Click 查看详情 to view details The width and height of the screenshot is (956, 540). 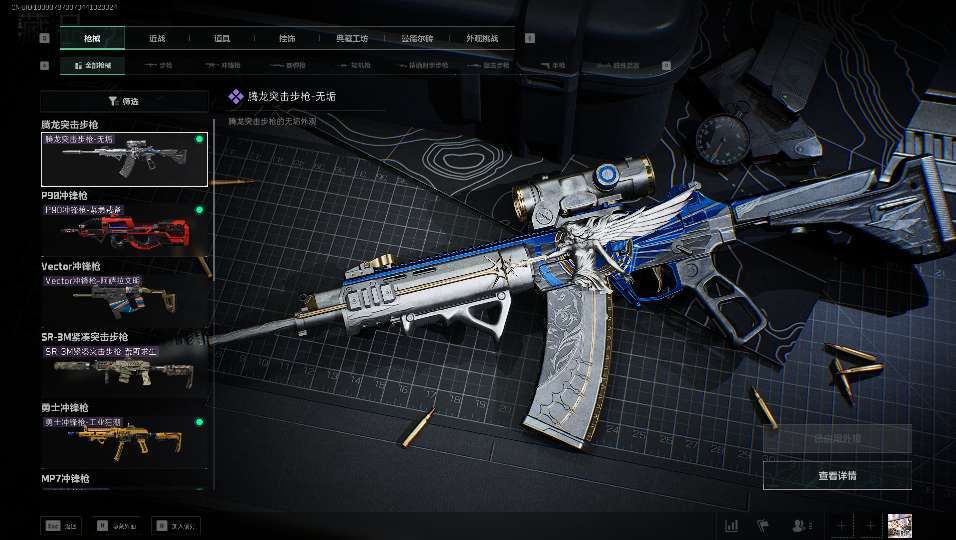(837, 476)
